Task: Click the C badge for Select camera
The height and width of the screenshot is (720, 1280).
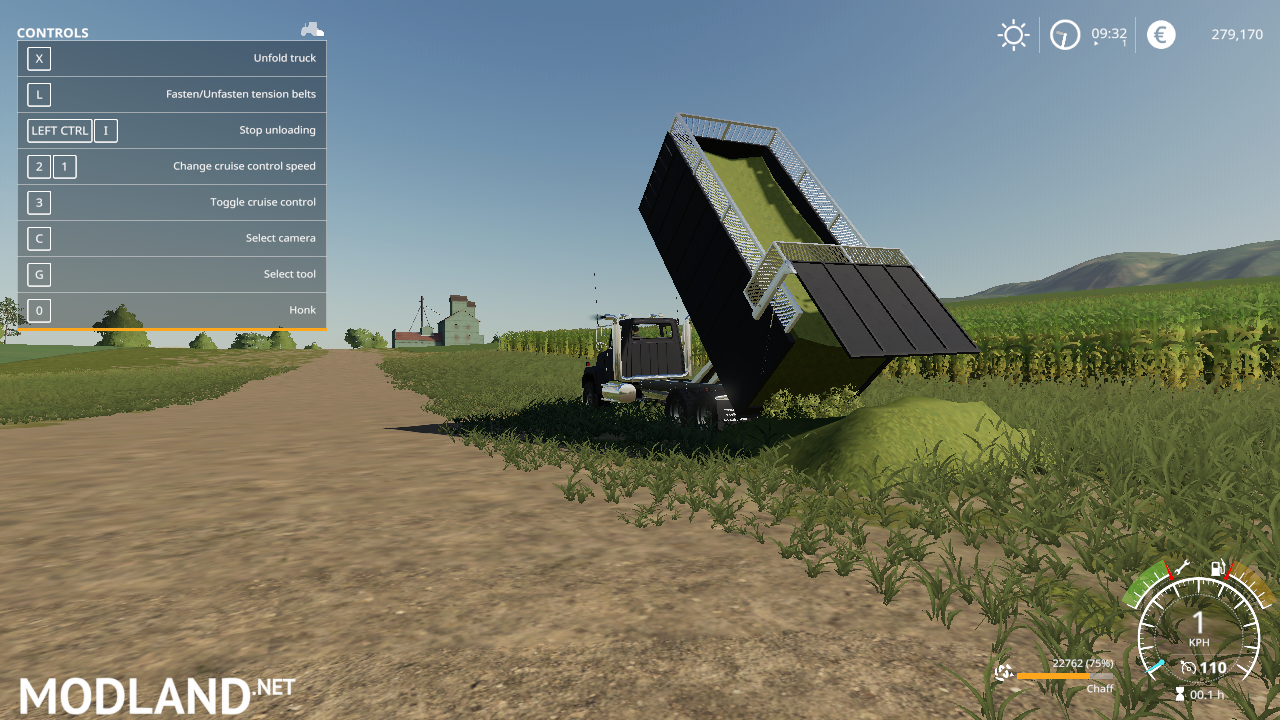Action: [39, 238]
